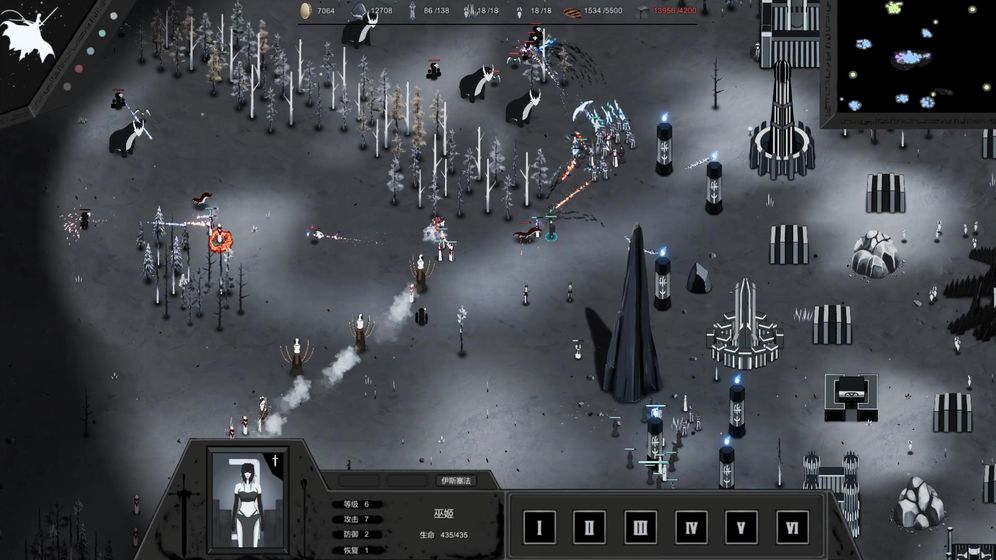Click the minimap in the corner
Image resolution: width=996 pixels, height=560 pixels.
(908, 62)
